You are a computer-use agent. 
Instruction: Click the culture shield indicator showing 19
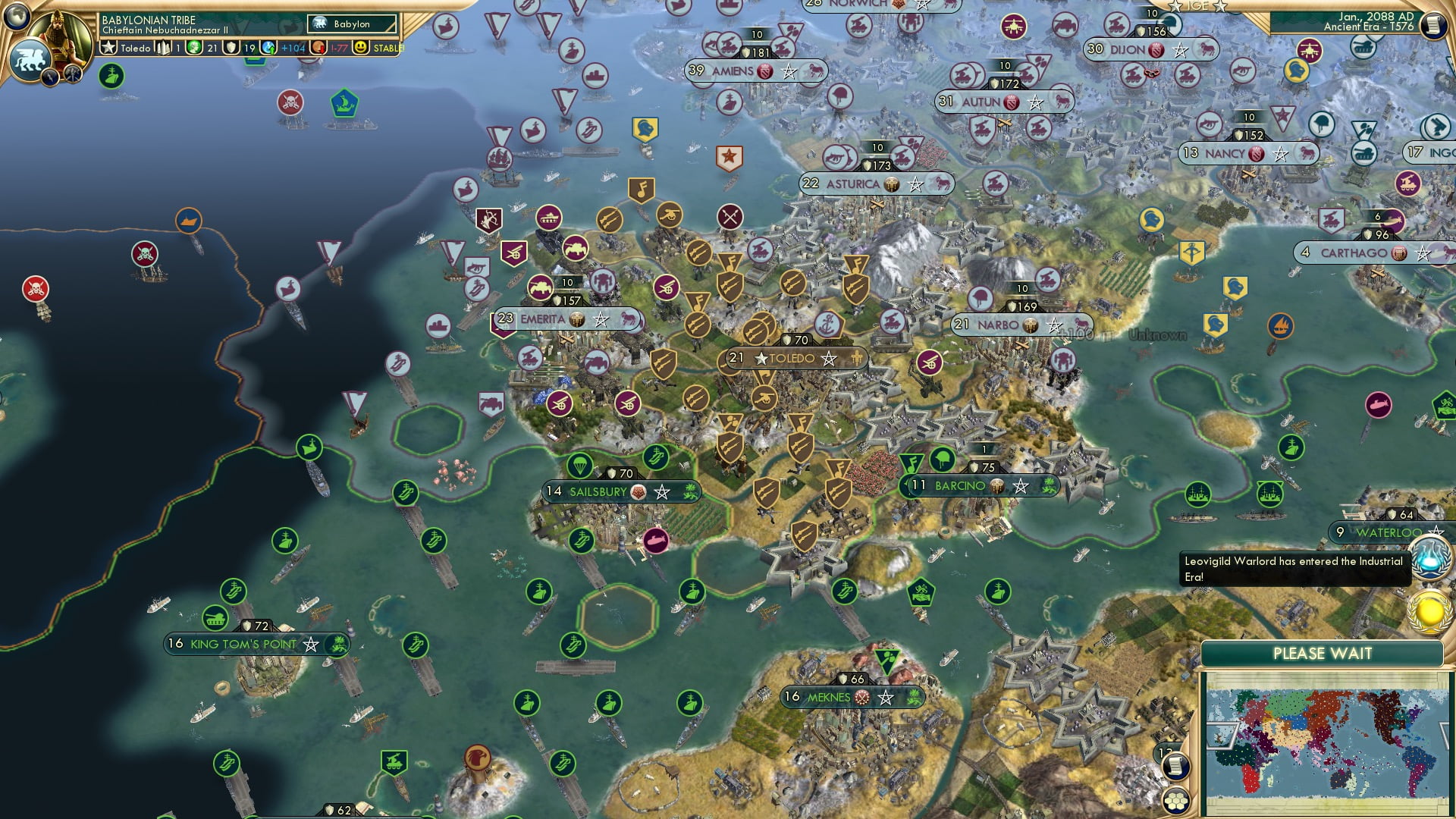click(229, 48)
